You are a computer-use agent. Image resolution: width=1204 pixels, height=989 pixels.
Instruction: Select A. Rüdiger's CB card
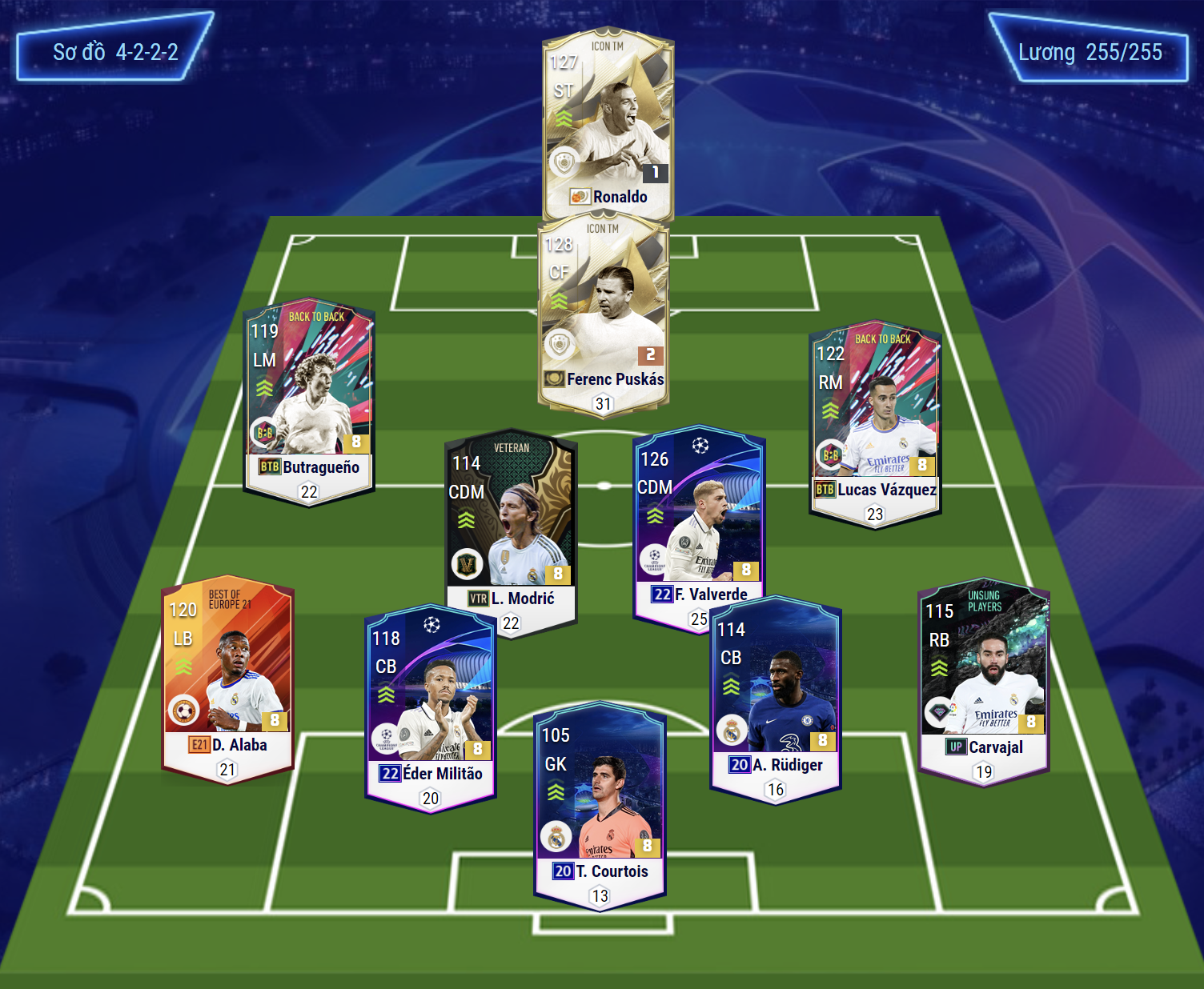pos(775,696)
